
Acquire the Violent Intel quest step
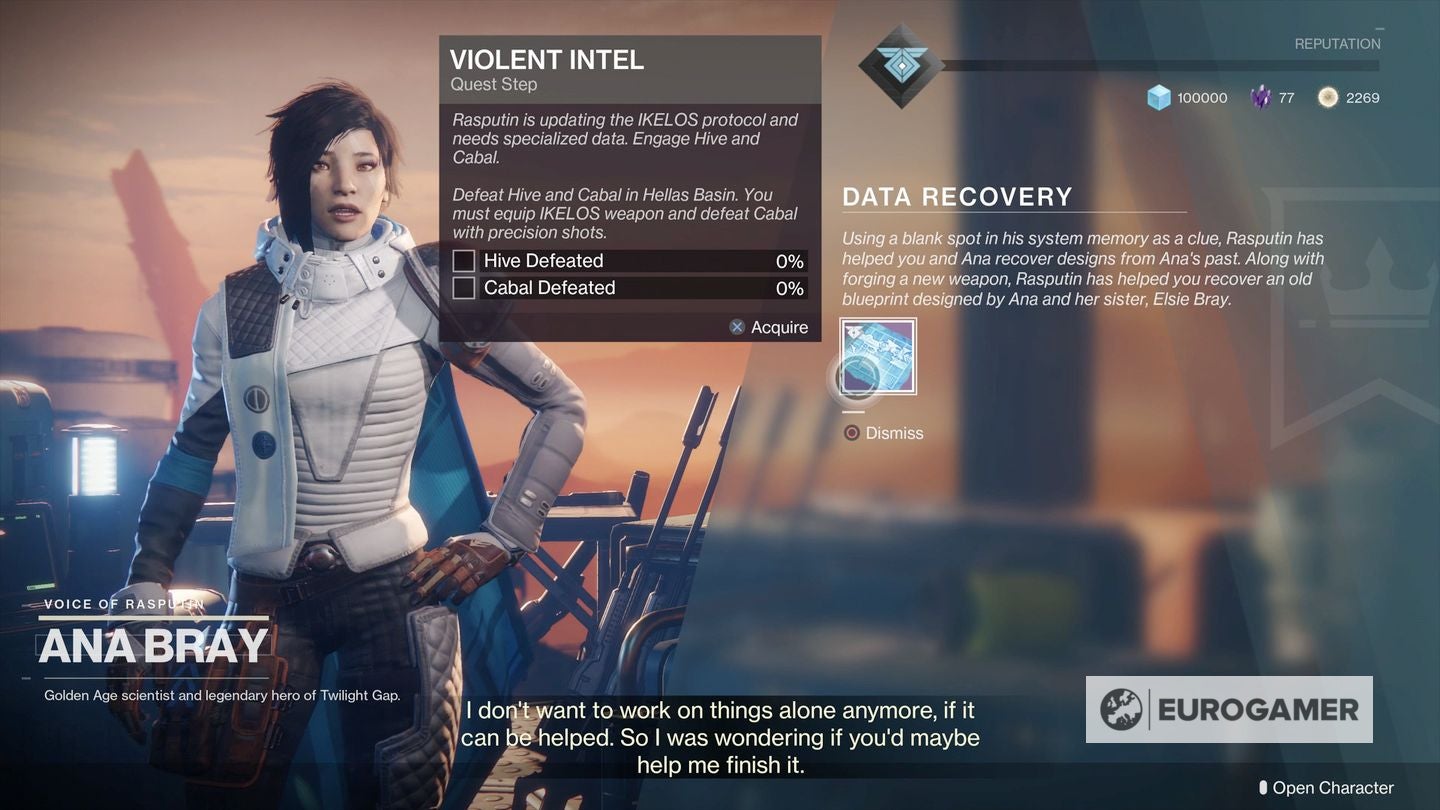tap(768, 327)
